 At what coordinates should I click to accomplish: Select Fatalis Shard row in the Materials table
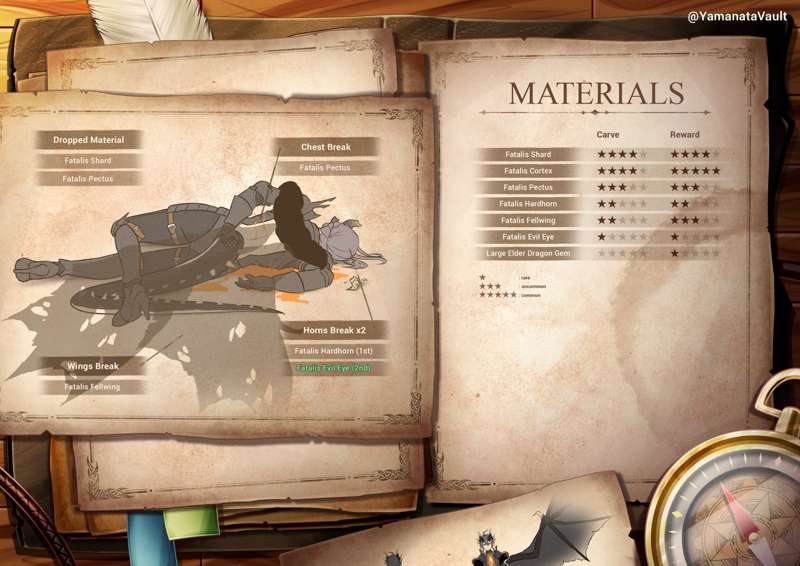528,155
